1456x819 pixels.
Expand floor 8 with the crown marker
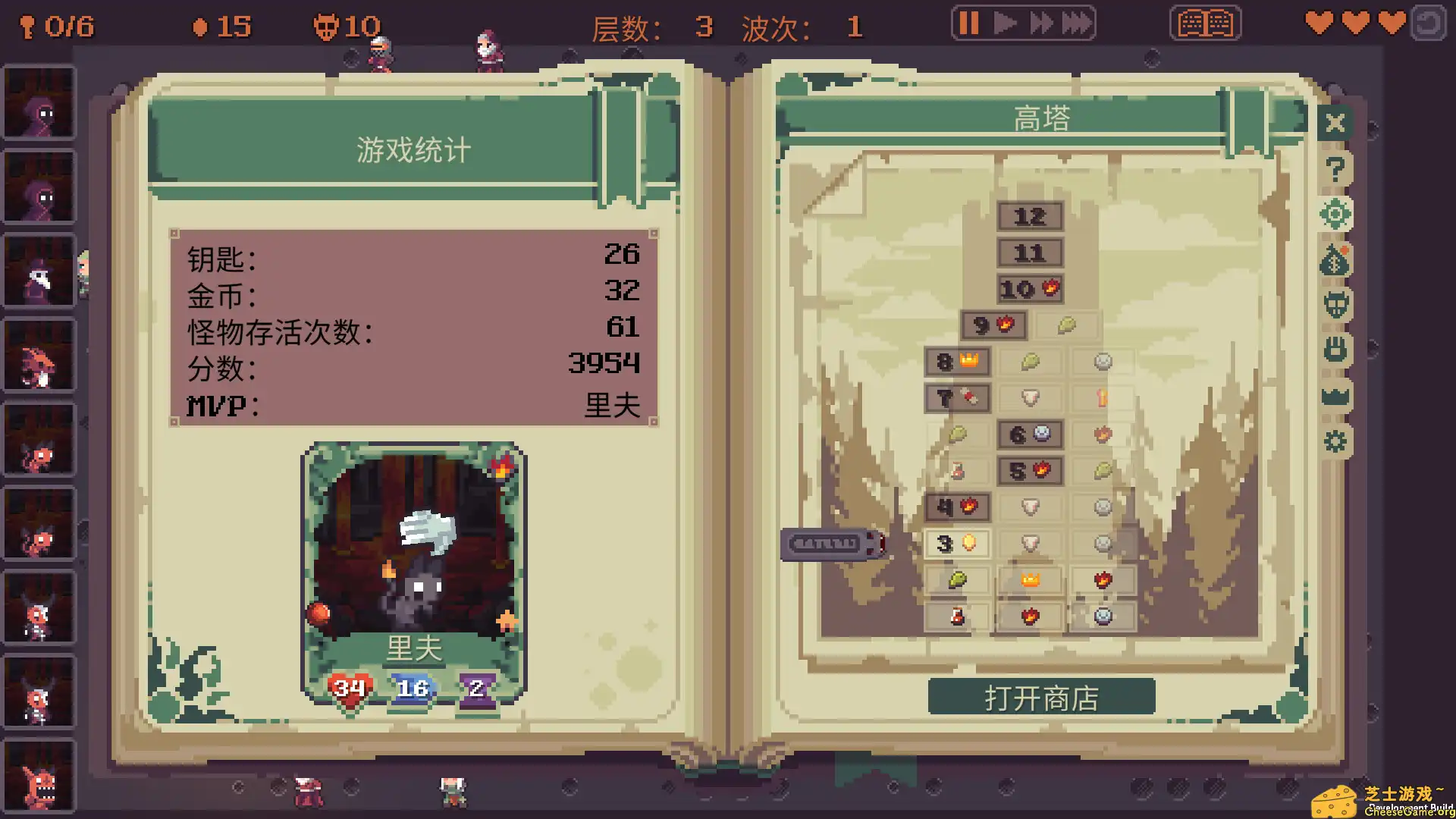[958, 362]
